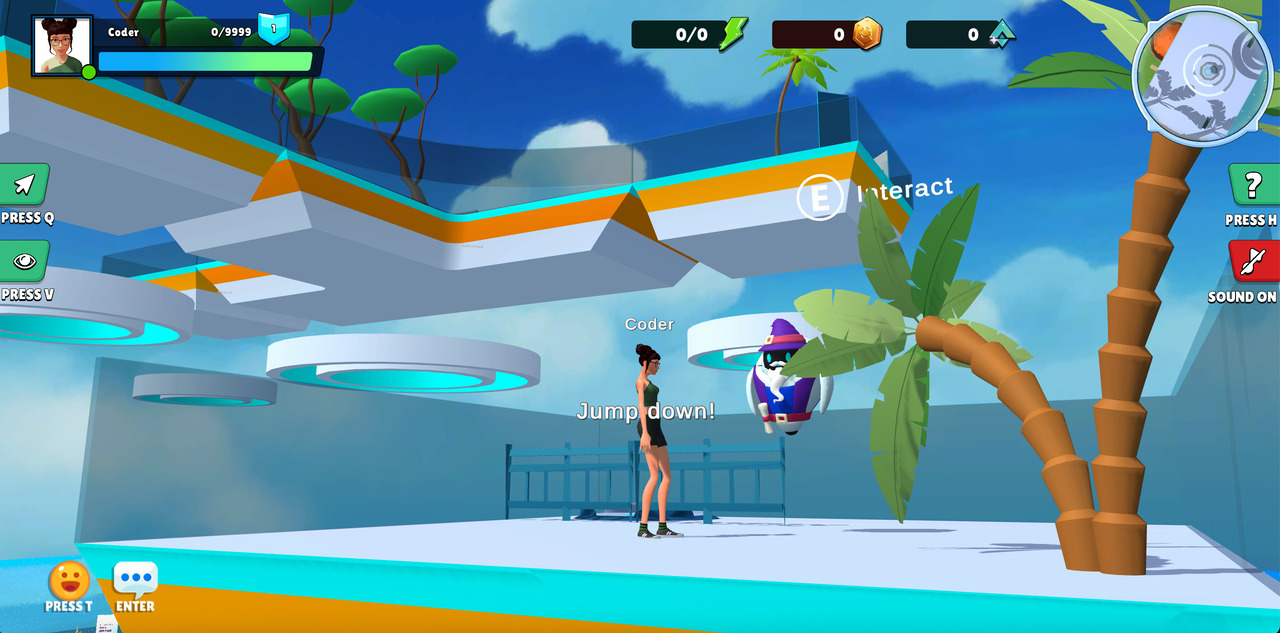
Task: Open the emoji emote button
Action: (69, 581)
